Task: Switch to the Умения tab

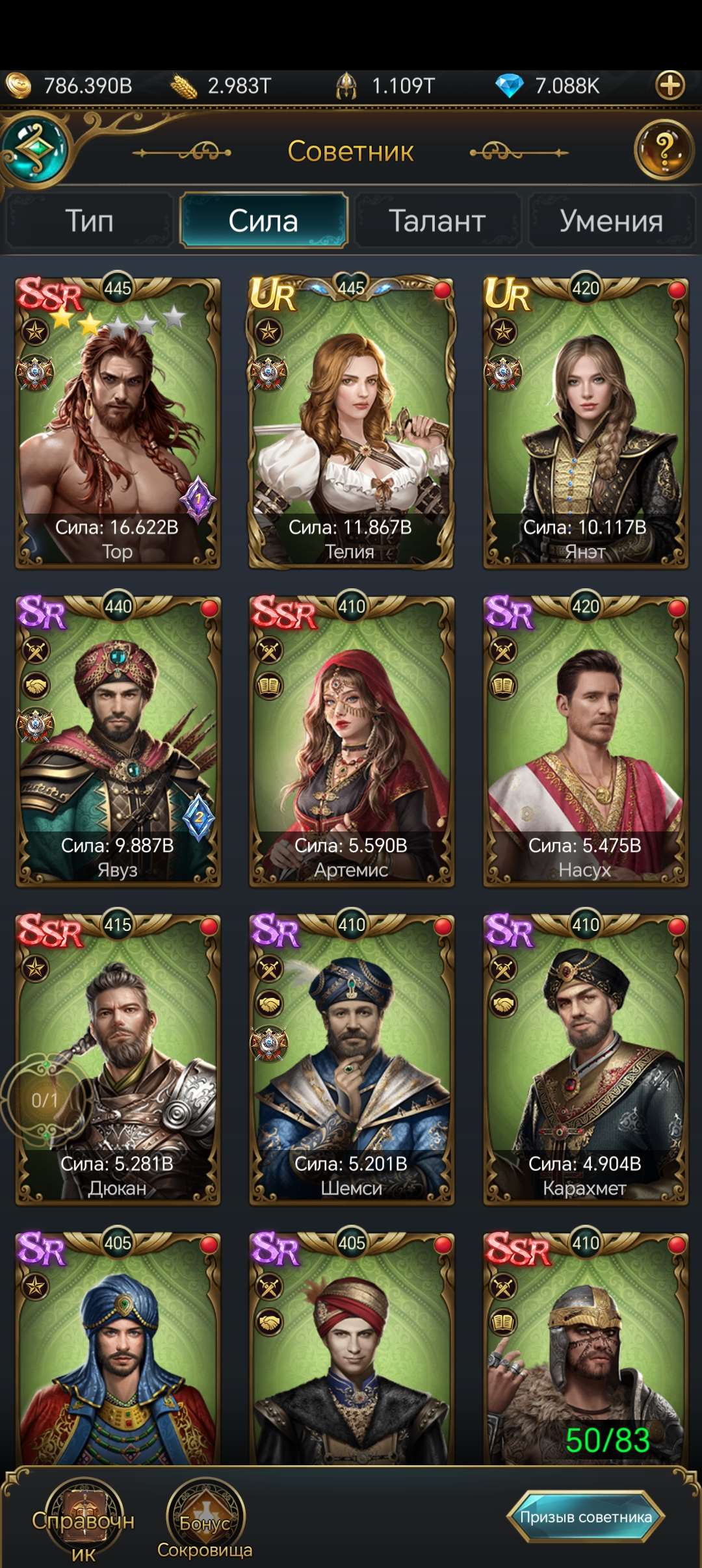Action: click(611, 221)
